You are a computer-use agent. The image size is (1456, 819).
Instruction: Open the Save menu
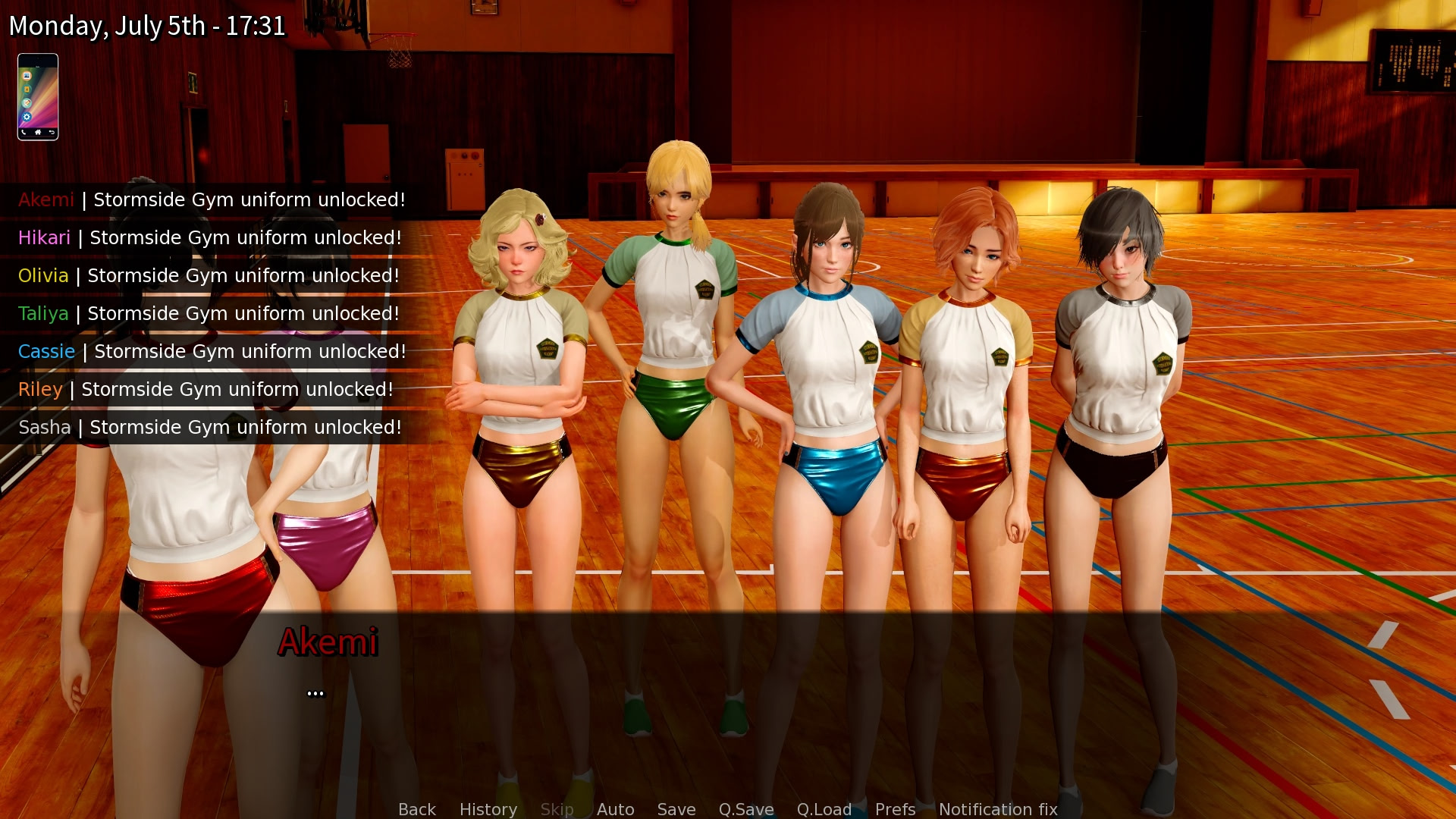pos(676,809)
